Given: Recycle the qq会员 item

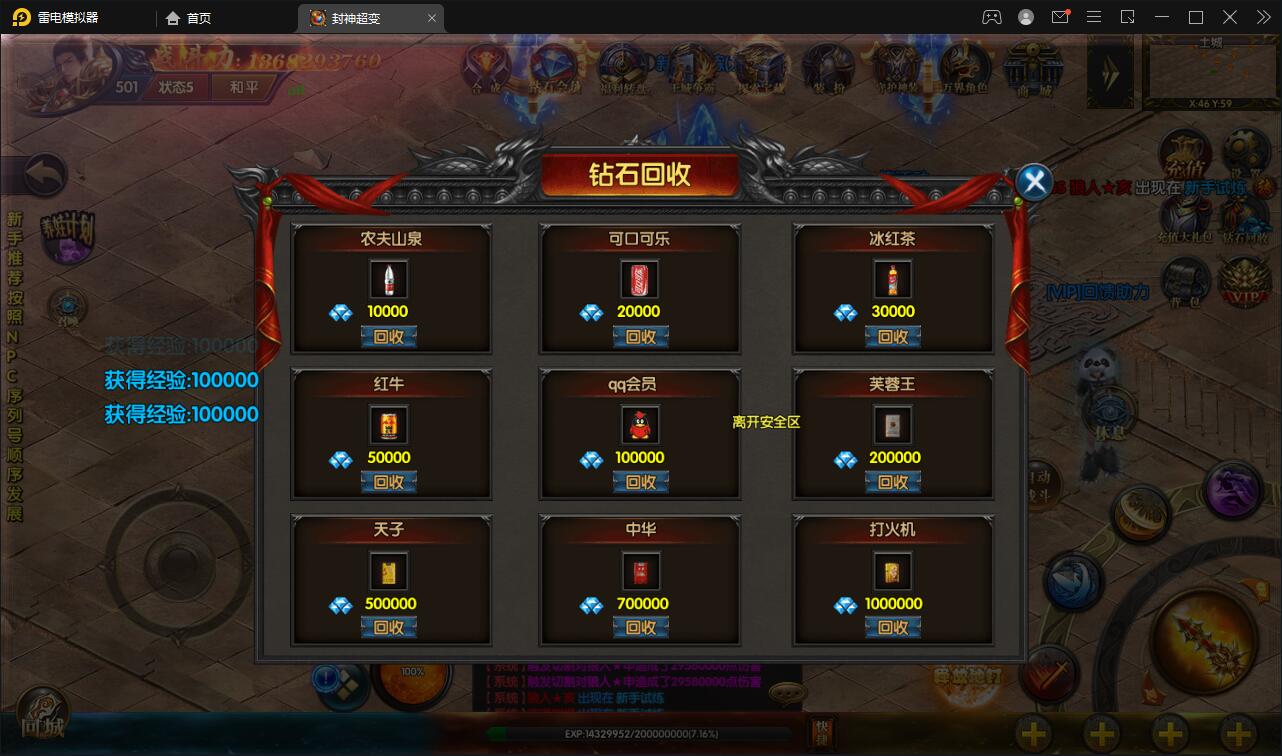Looking at the screenshot, I should 640,482.
